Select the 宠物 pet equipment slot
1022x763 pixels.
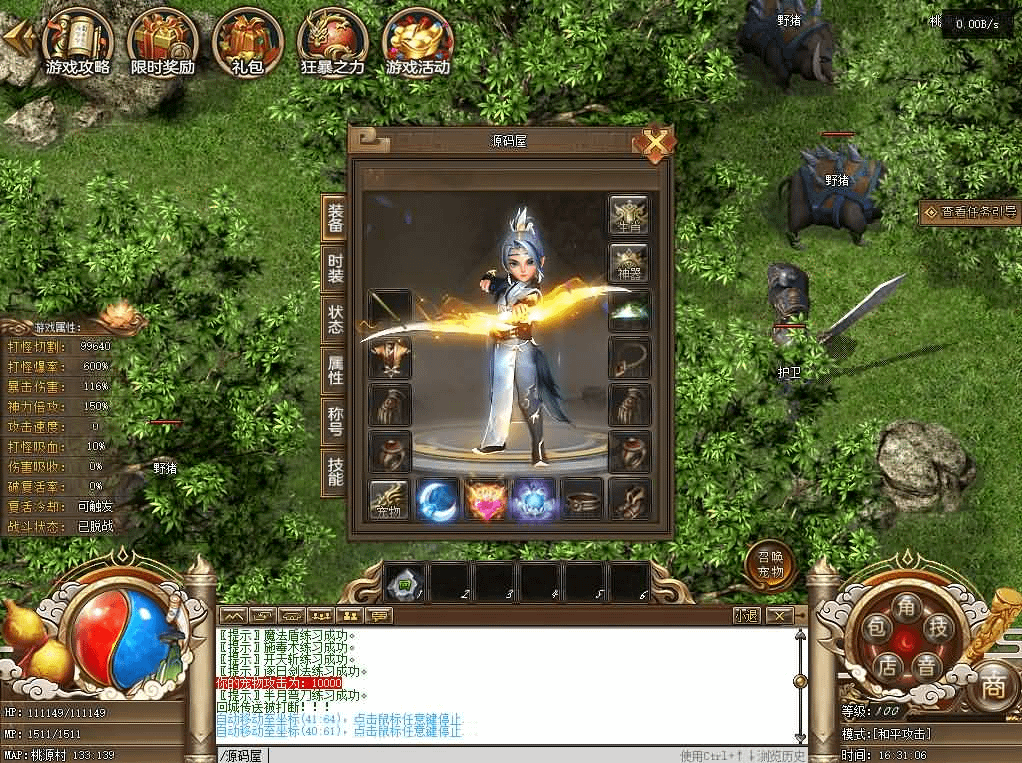[390, 499]
